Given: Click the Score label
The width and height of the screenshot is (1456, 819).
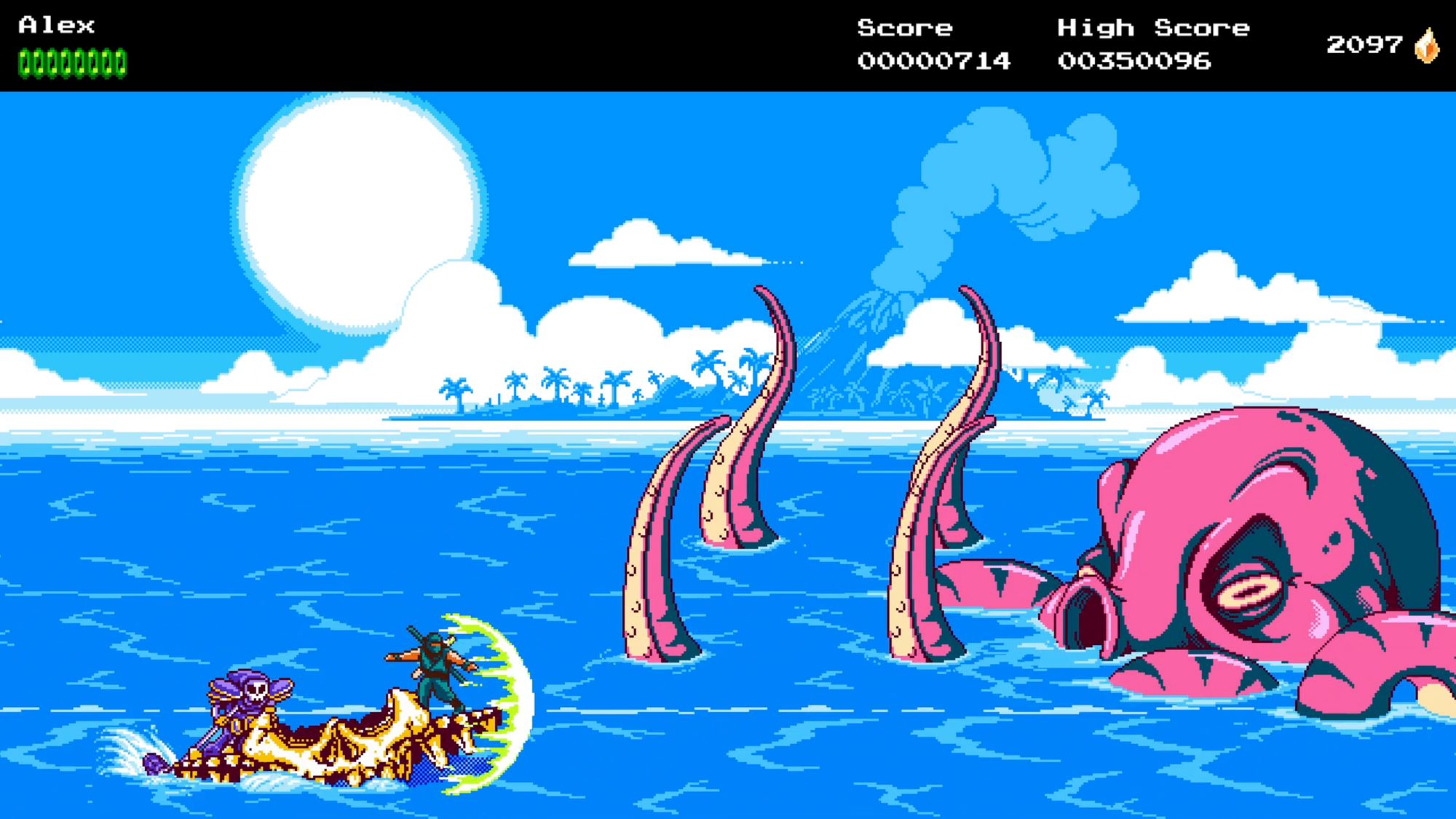Looking at the screenshot, I should [905, 28].
